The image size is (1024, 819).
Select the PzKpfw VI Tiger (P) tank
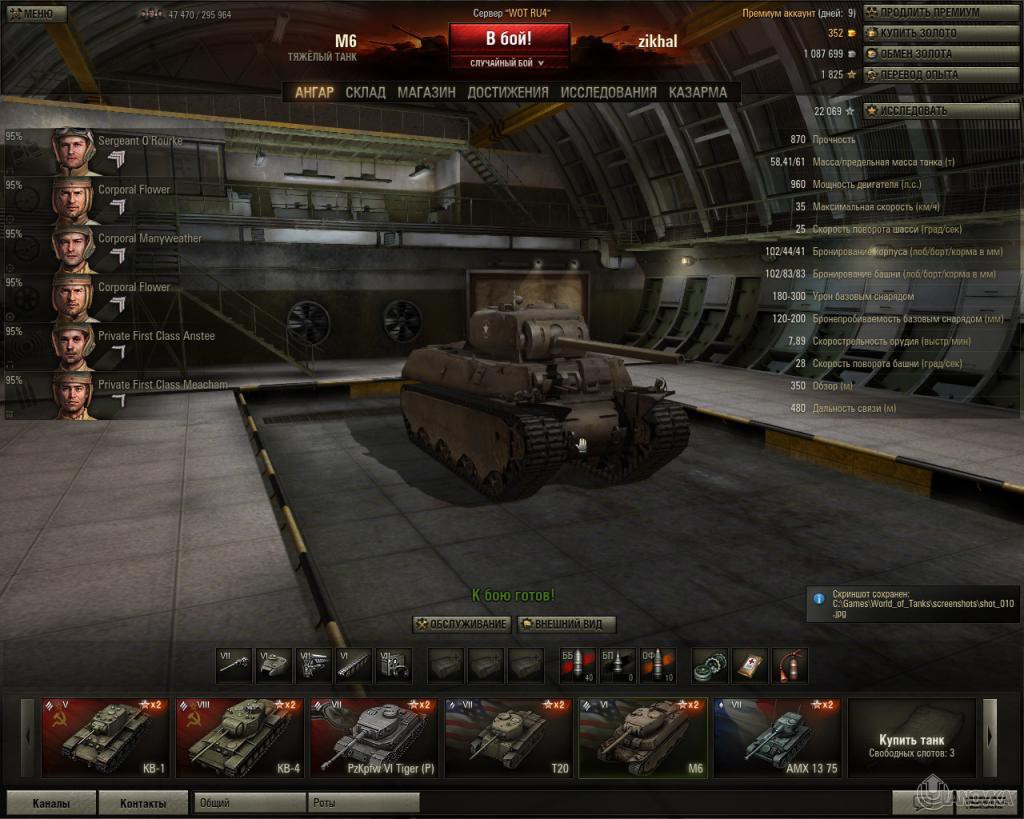374,738
